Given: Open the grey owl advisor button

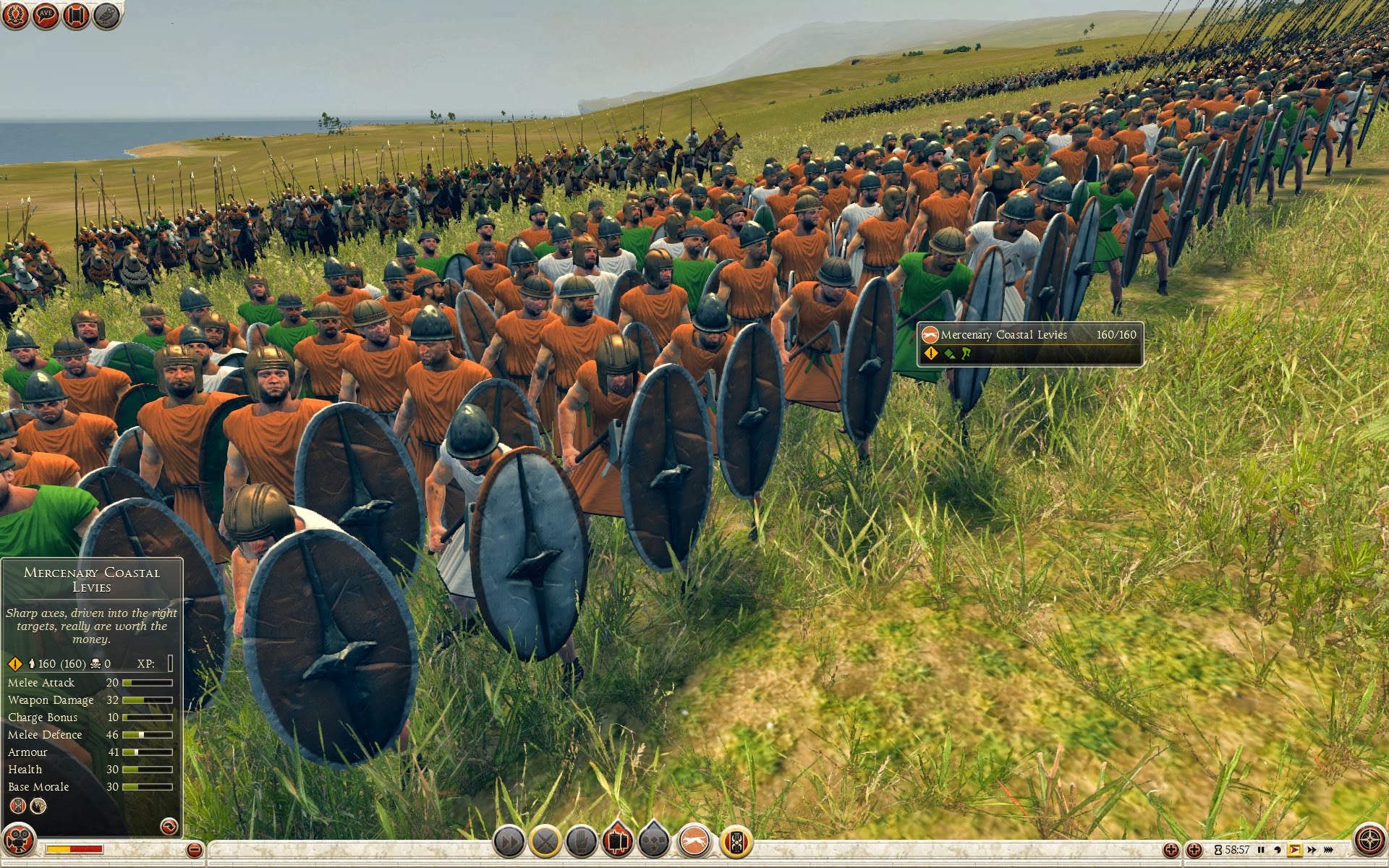Looking at the screenshot, I should [x=107, y=15].
